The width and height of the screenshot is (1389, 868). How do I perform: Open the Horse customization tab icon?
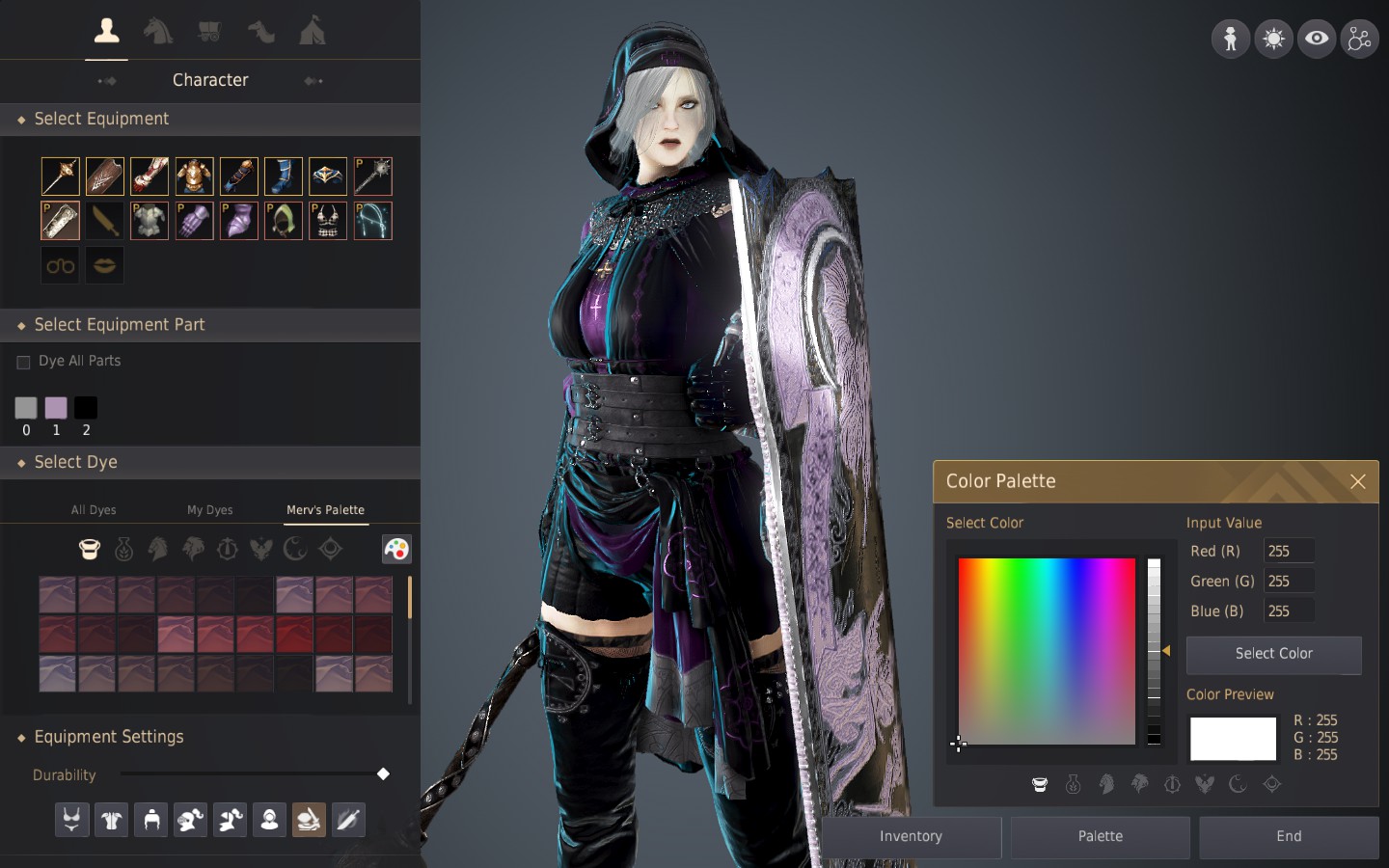pos(158,30)
